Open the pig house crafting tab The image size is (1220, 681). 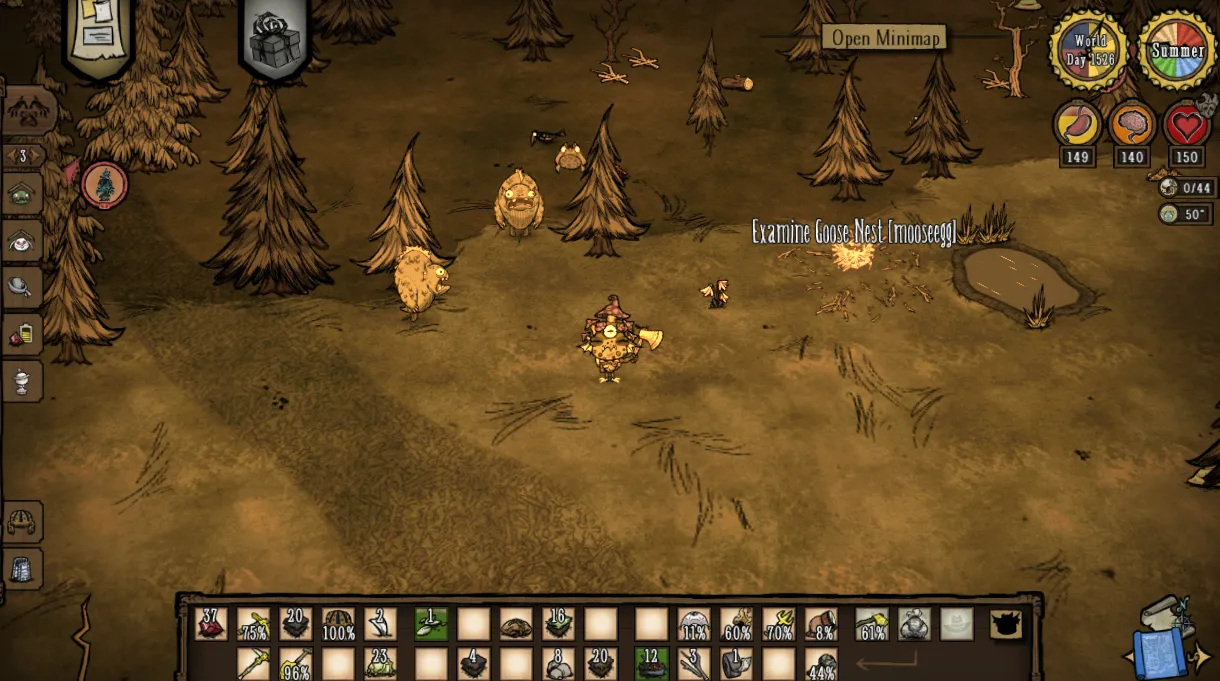22,193
